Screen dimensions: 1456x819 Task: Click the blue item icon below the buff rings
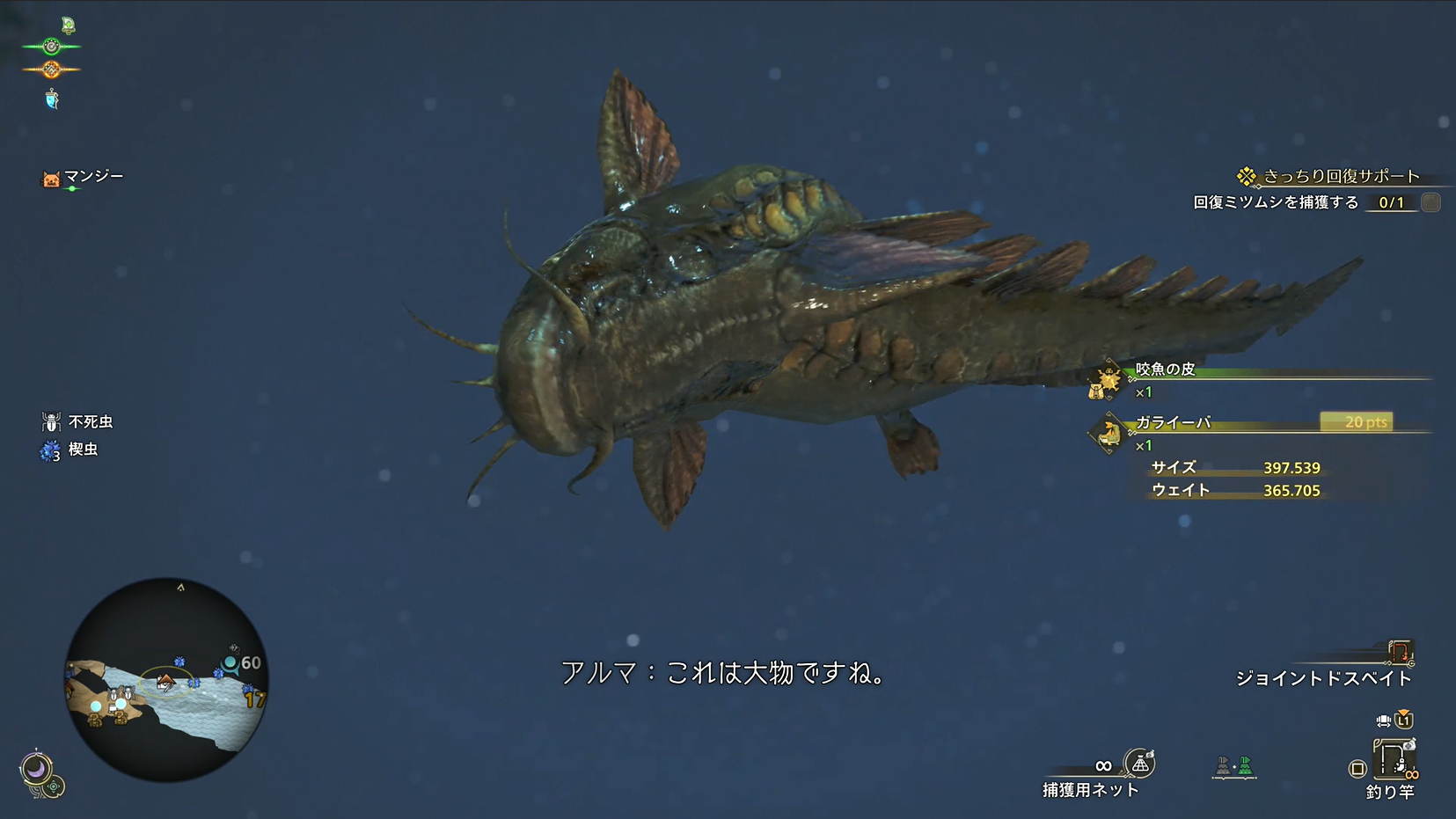53,99
